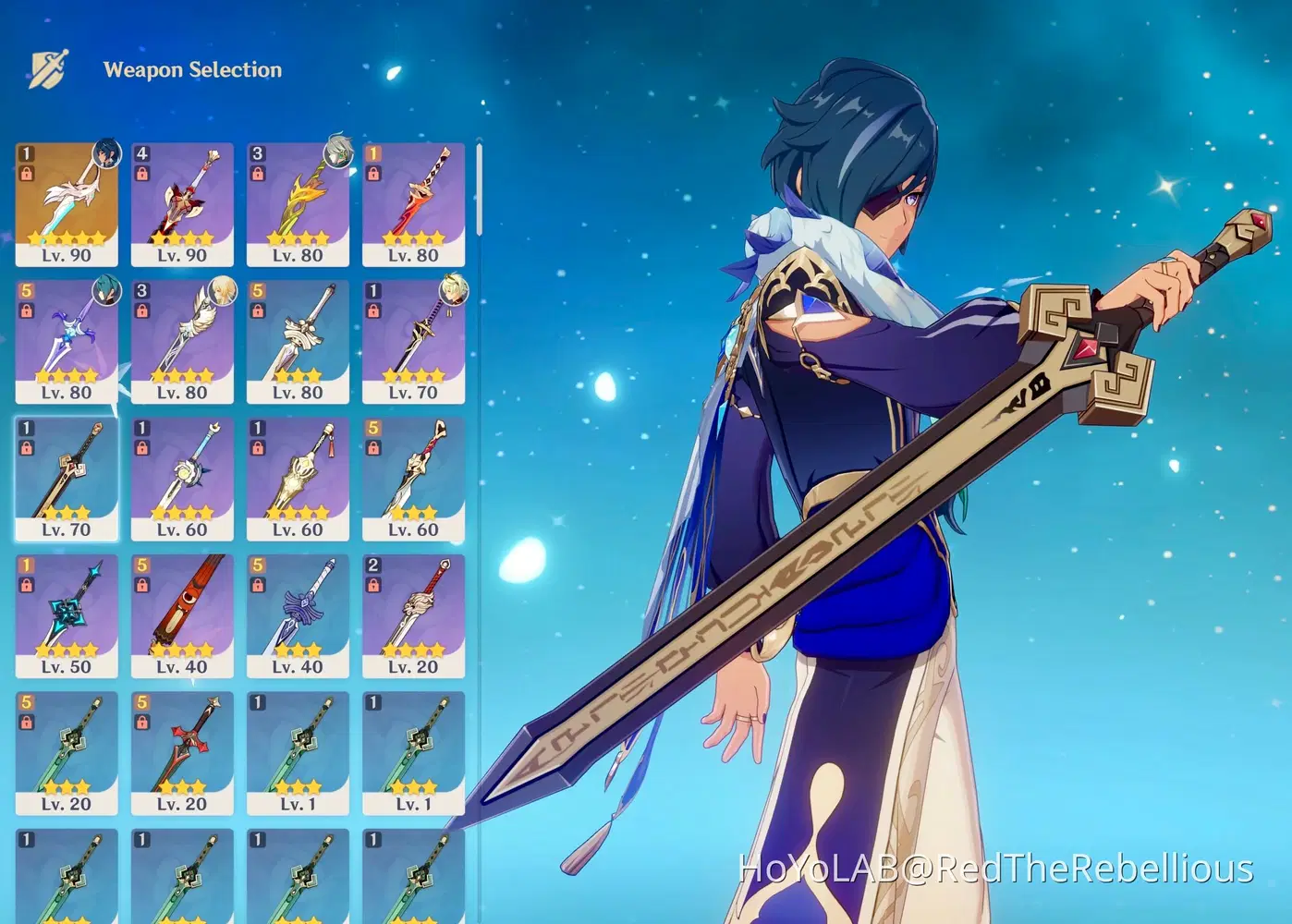
Task: Select a Lv. 1 green sword
Action: [298, 753]
